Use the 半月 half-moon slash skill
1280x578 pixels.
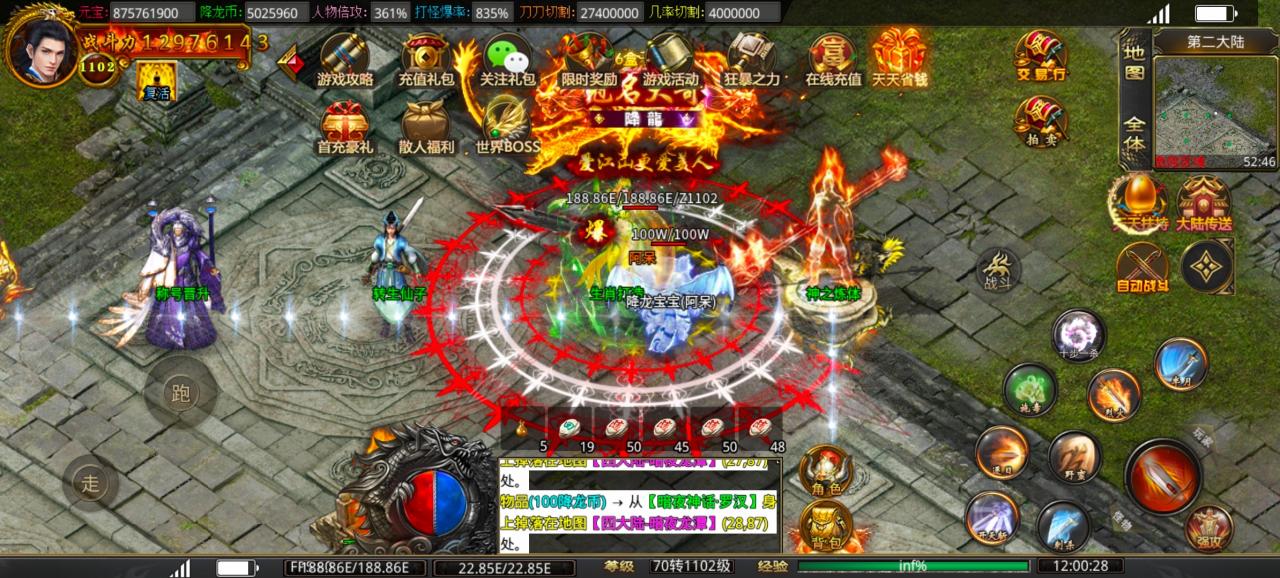pyautogui.click(x=1181, y=364)
